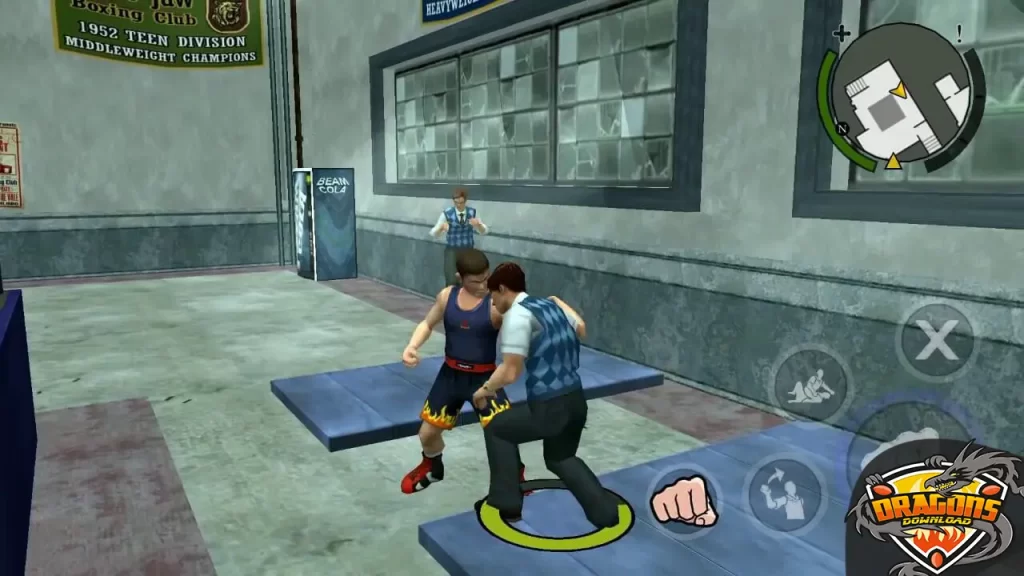This screenshot has width=1024, height=576.
Task: Use the ground pin grapple icon
Action: [x=810, y=384]
